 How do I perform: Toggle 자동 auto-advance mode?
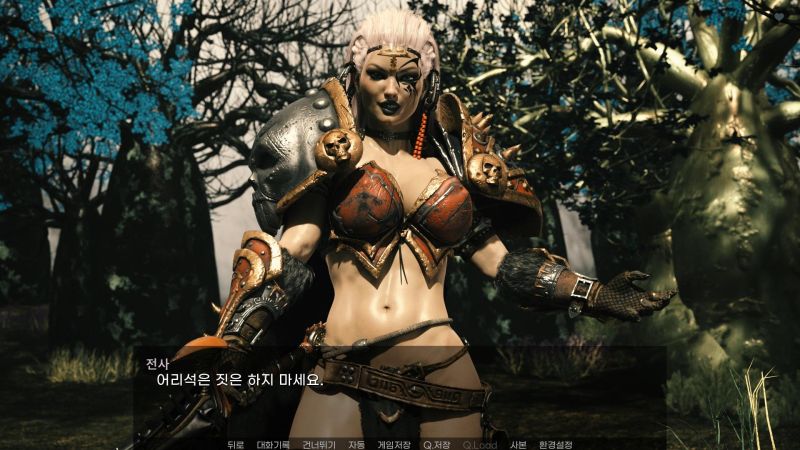[356, 444]
